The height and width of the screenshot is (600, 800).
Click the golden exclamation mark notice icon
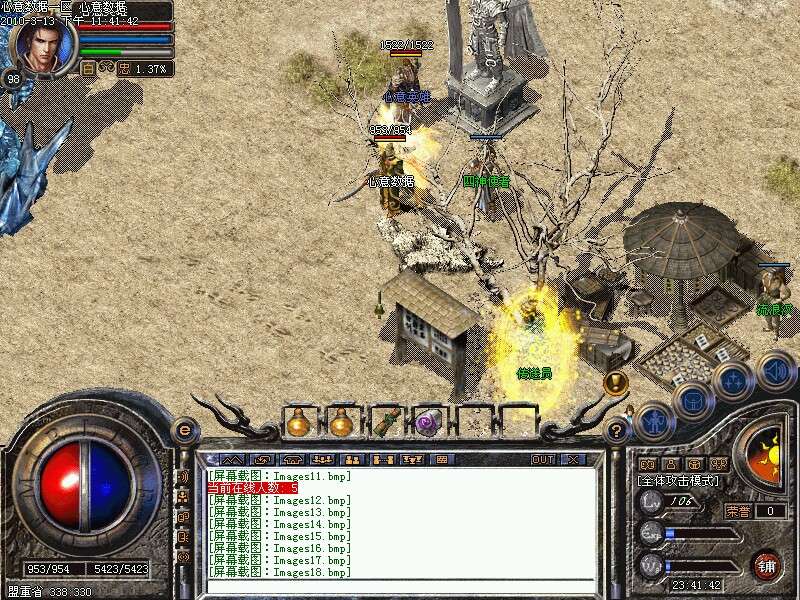(x=615, y=381)
